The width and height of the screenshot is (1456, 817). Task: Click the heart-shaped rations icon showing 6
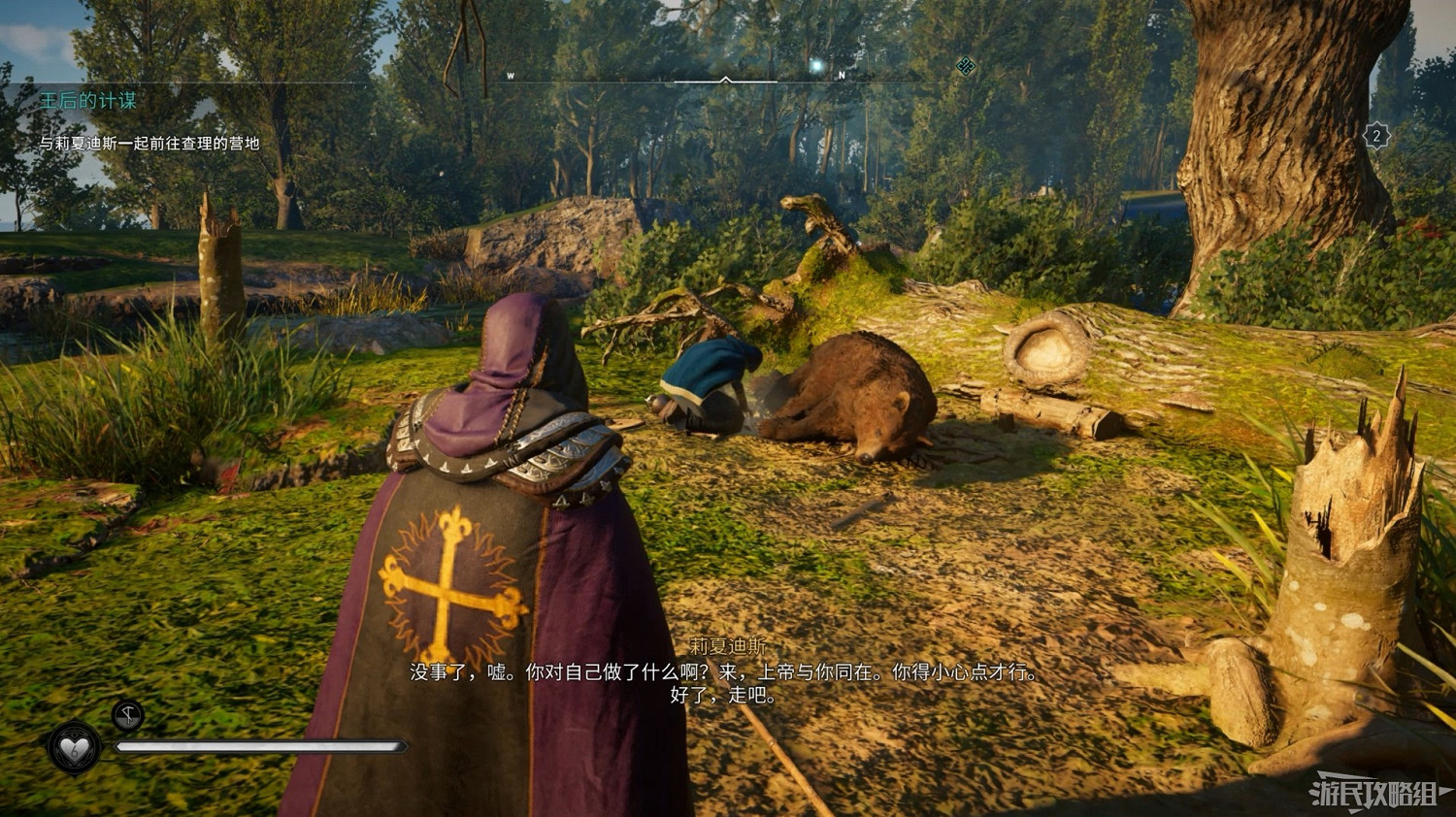tap(74, 748)
